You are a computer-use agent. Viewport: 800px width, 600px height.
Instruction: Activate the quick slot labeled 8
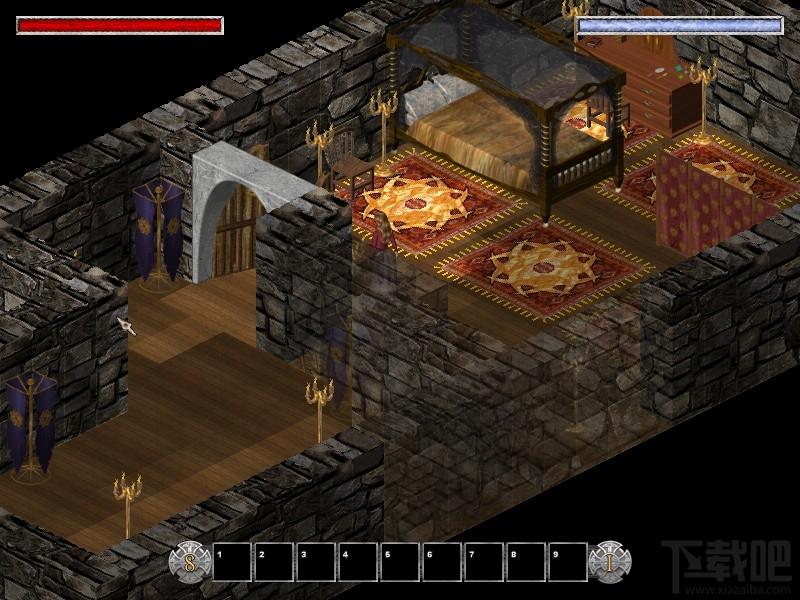click(526, 562)
